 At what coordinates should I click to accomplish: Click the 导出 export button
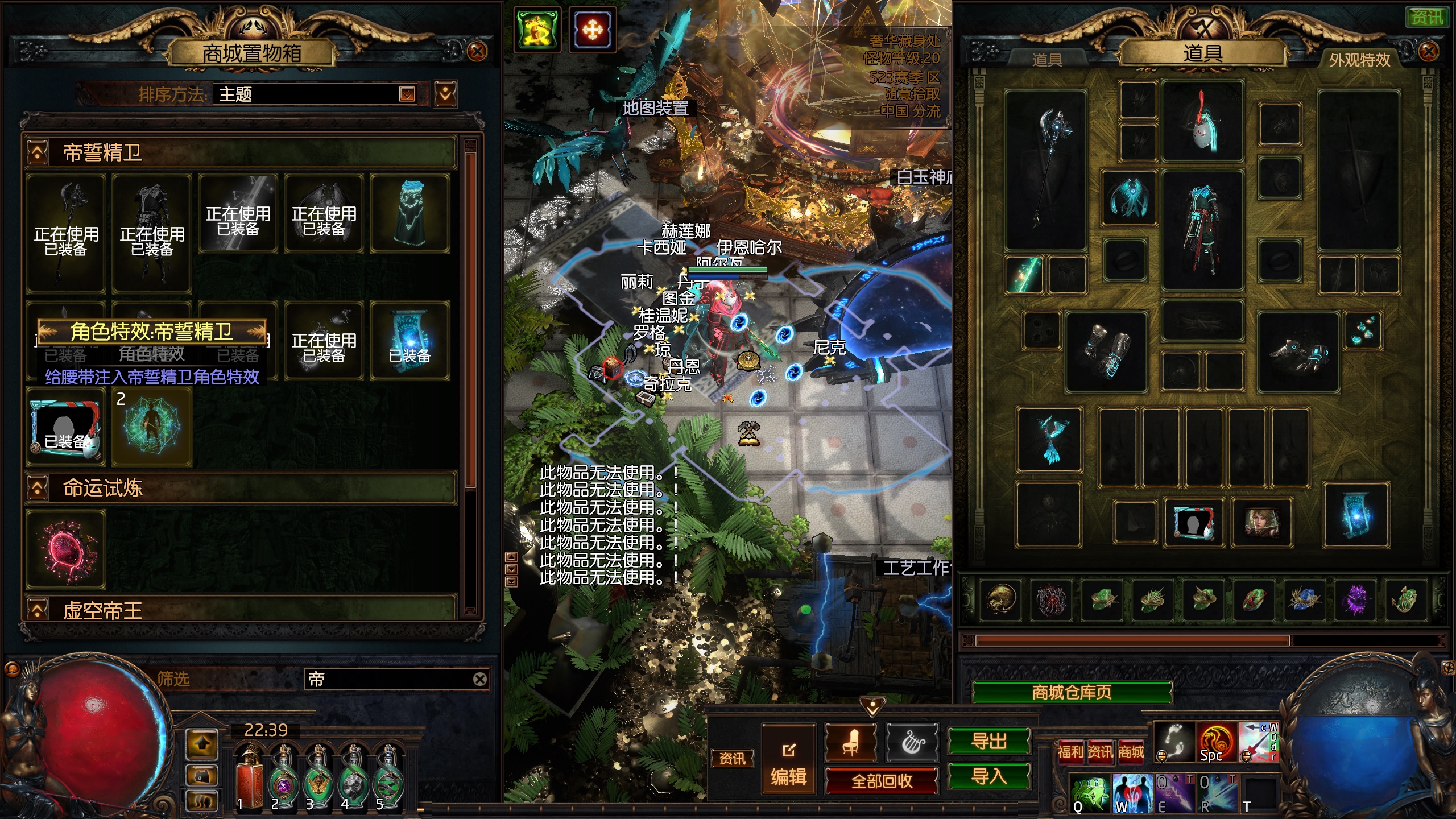[x=988, y=741]
